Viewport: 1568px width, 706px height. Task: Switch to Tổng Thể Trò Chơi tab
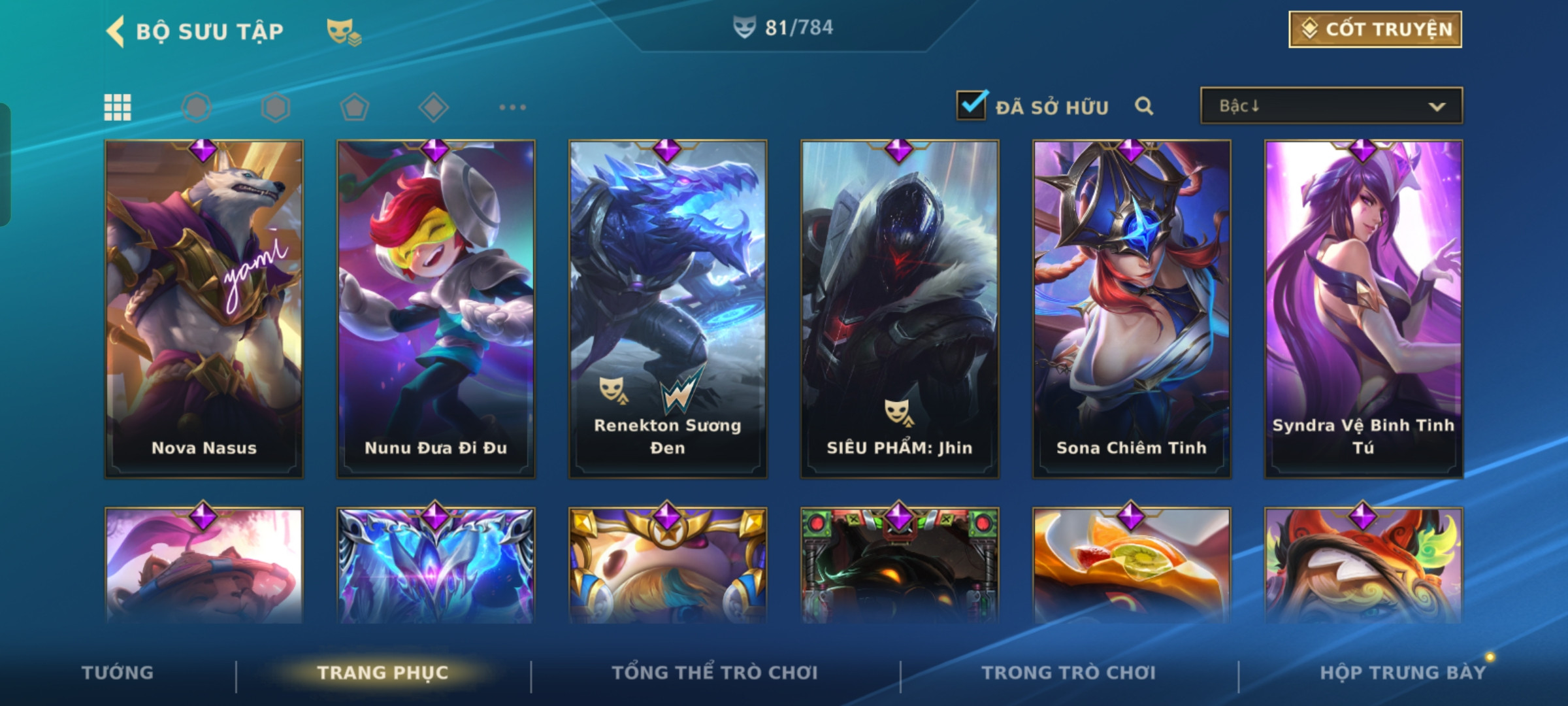click(x=715, y=673)
